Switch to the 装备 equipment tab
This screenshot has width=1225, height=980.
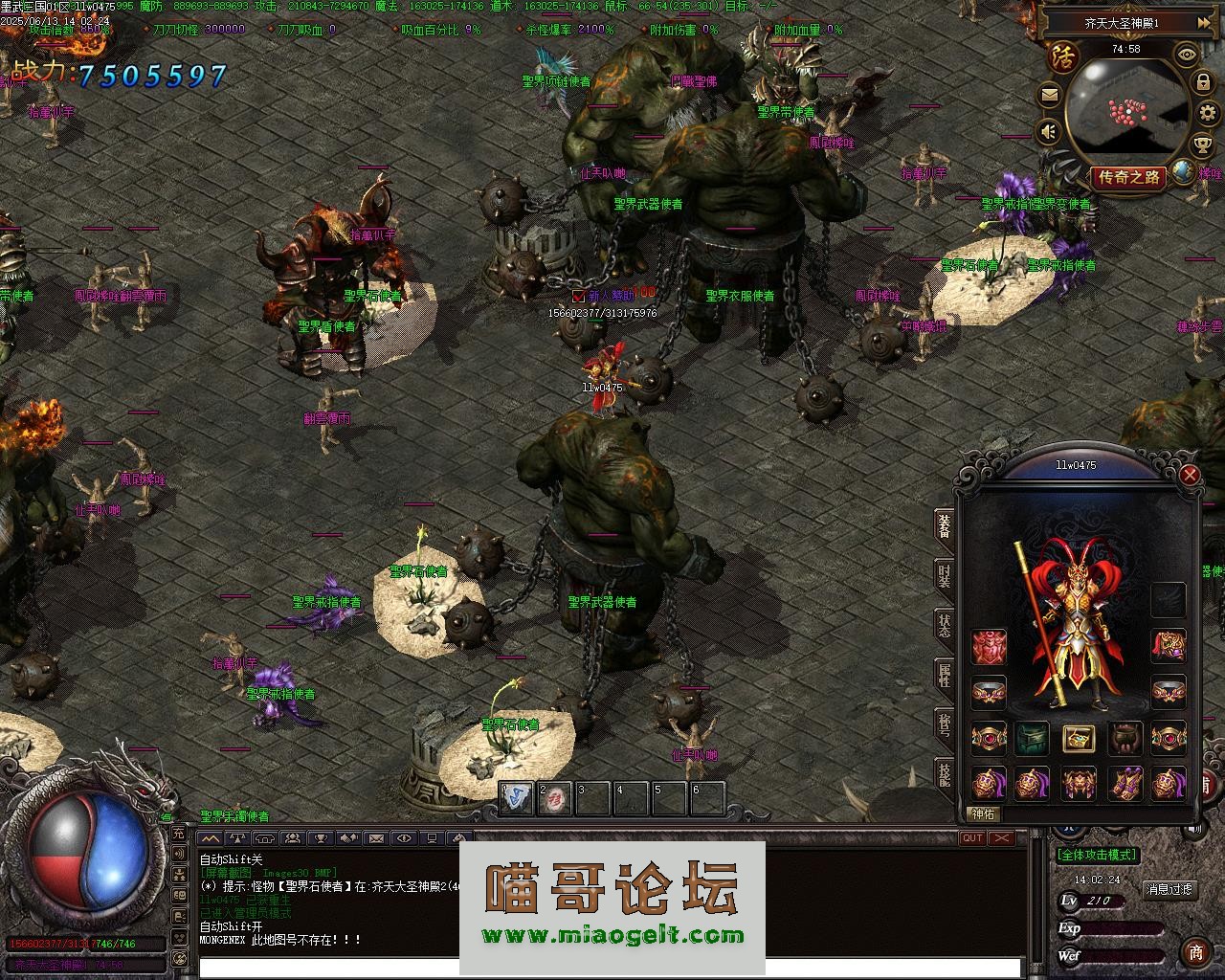click(945, 529)
